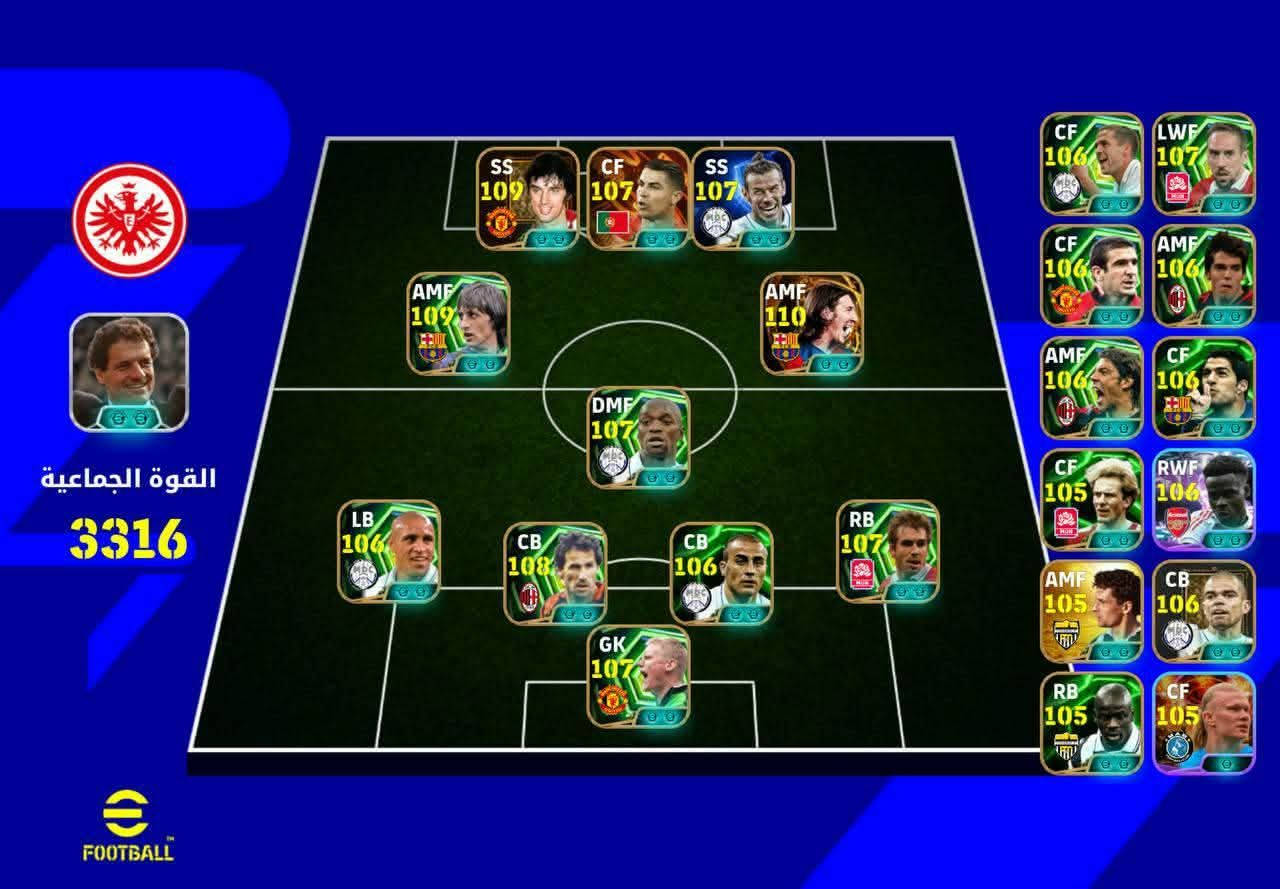This screenshot has height=889, width=1280.
Task: Pick the SS 107 player card
Action: coord(743,199)
